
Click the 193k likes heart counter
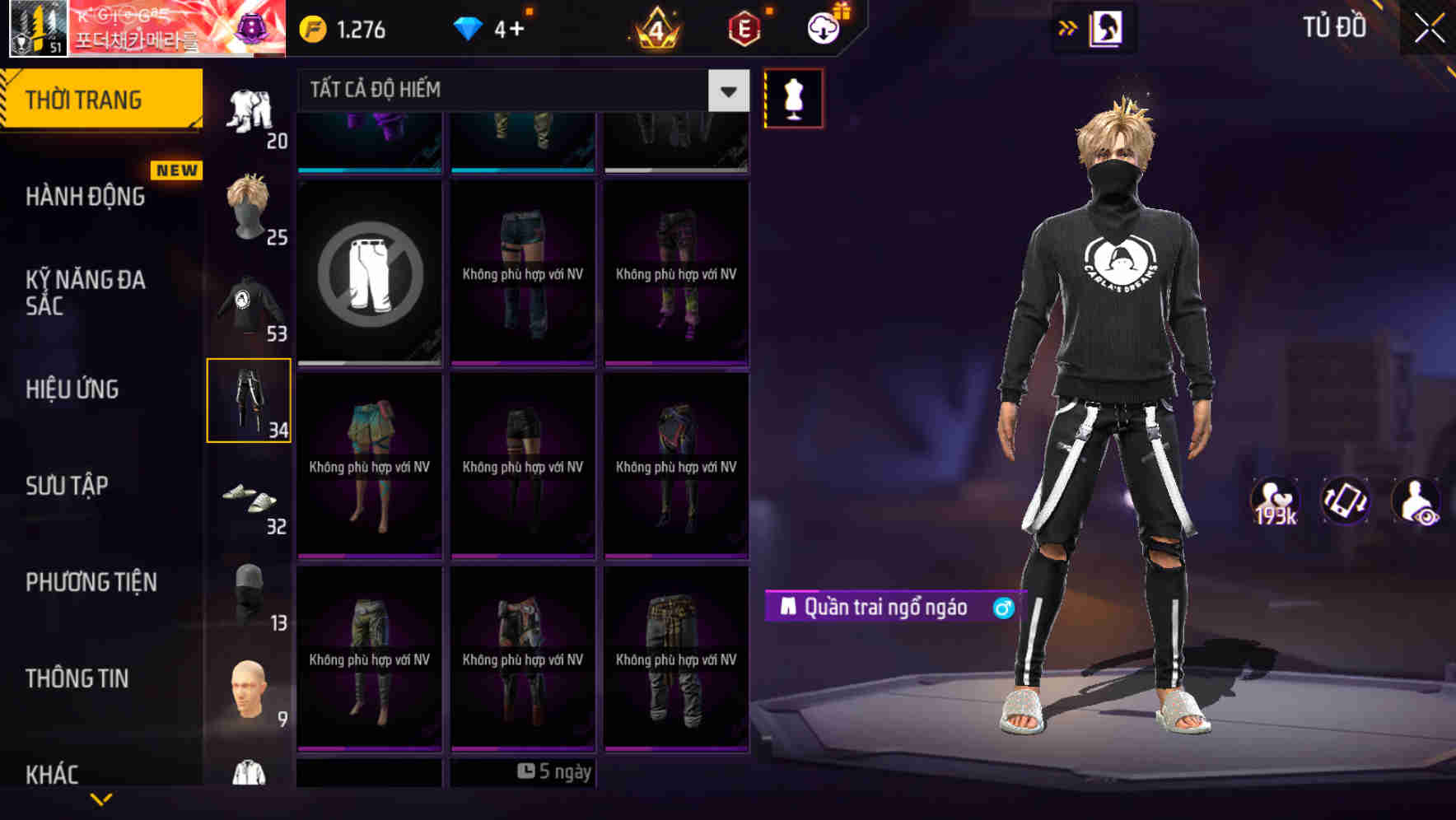tap(1275, 500)
